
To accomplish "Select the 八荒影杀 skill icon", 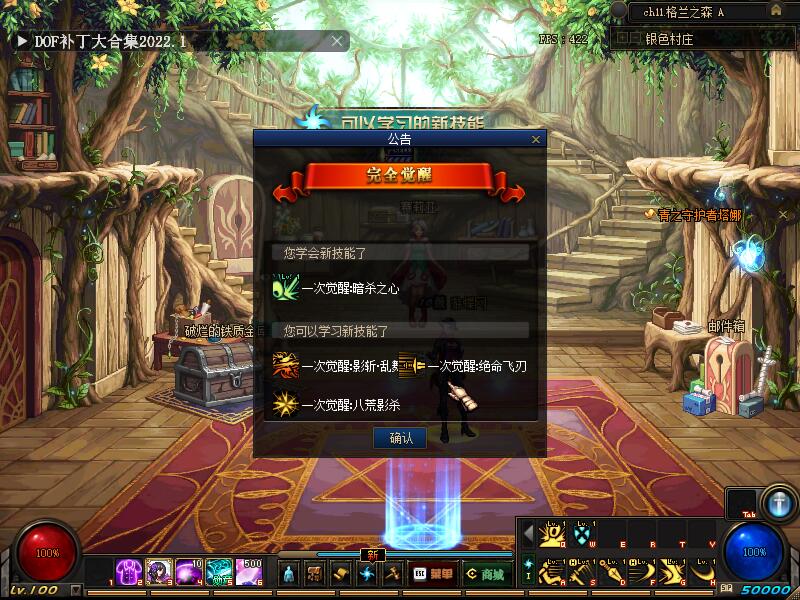I will pos(285,405).
